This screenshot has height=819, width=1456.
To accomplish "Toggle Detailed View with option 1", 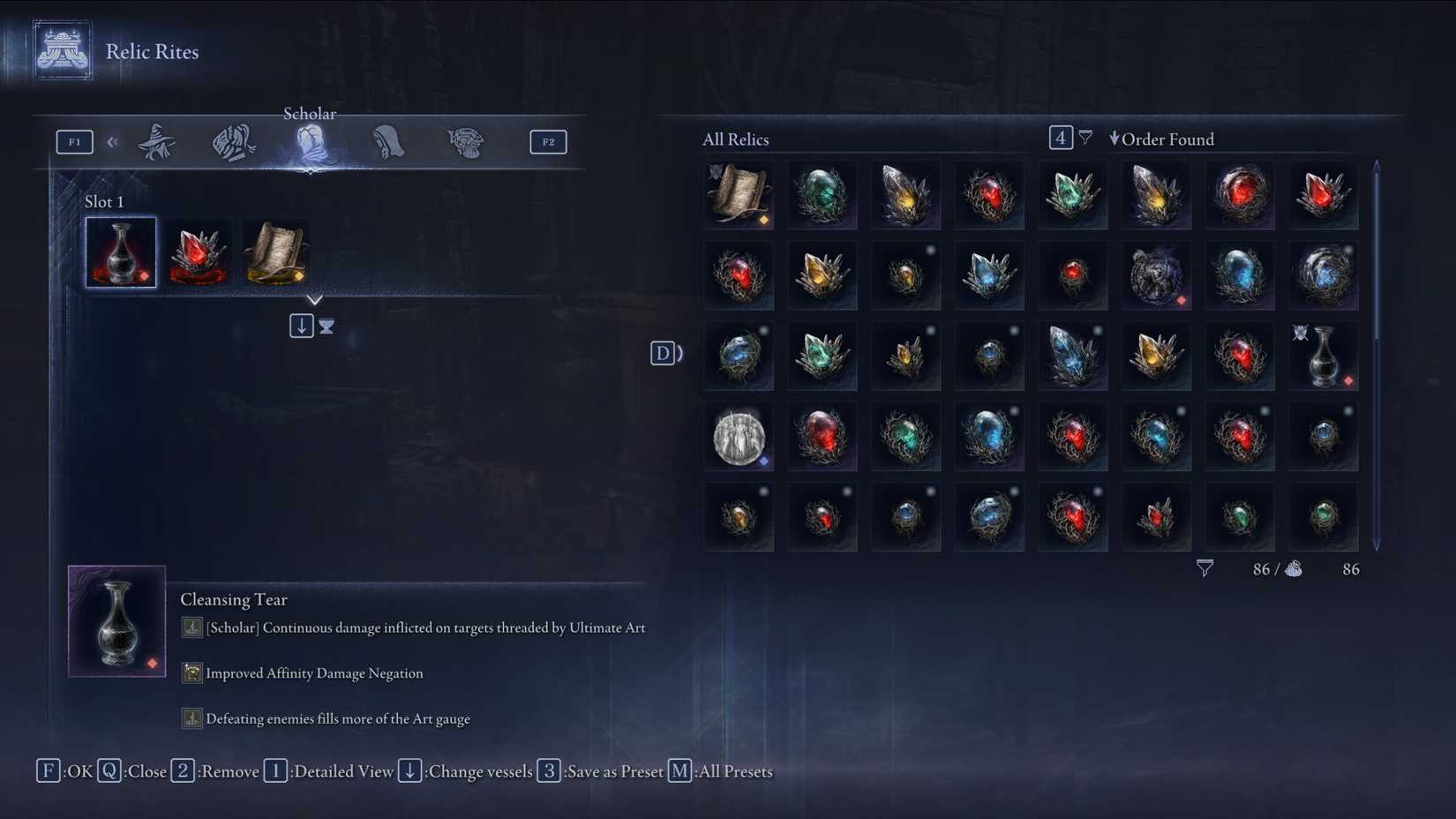I will point(275,771).
